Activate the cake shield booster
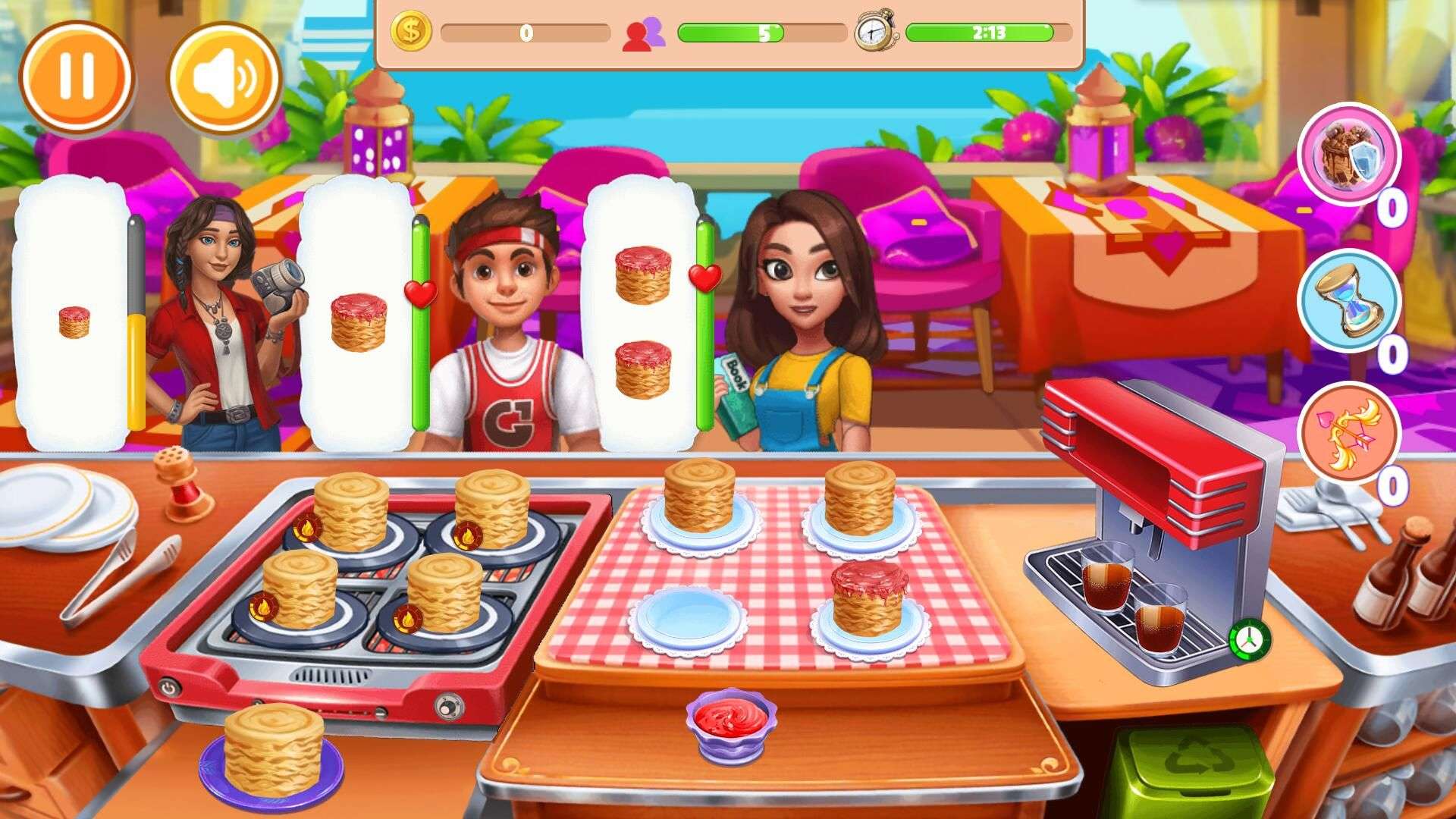The image size is (1456, 819). [1349, 154]
